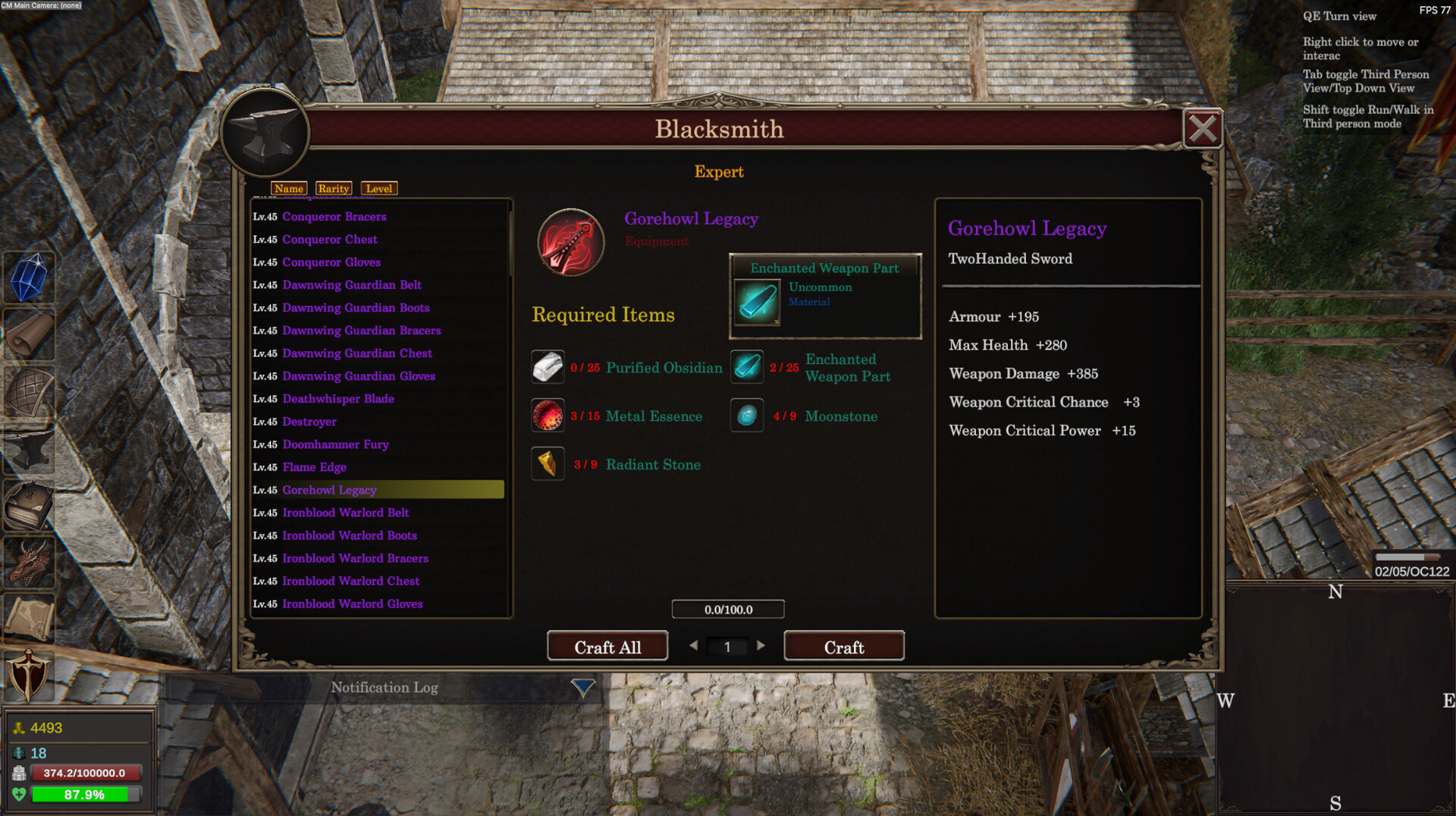Select the Moonstone material icon

[746, 415]
